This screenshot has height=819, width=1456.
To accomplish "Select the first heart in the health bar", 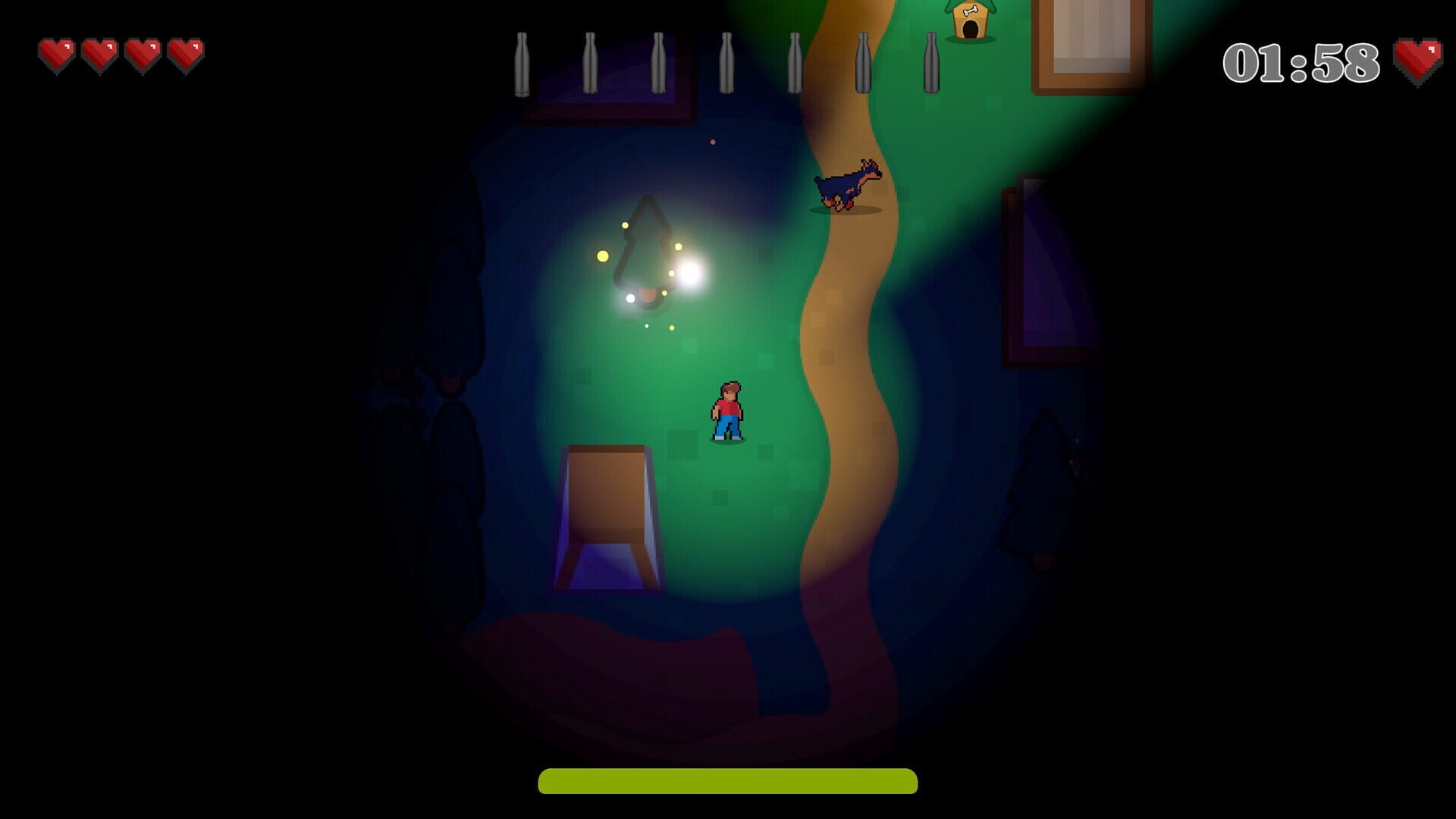I will click(x=55, y=52).
